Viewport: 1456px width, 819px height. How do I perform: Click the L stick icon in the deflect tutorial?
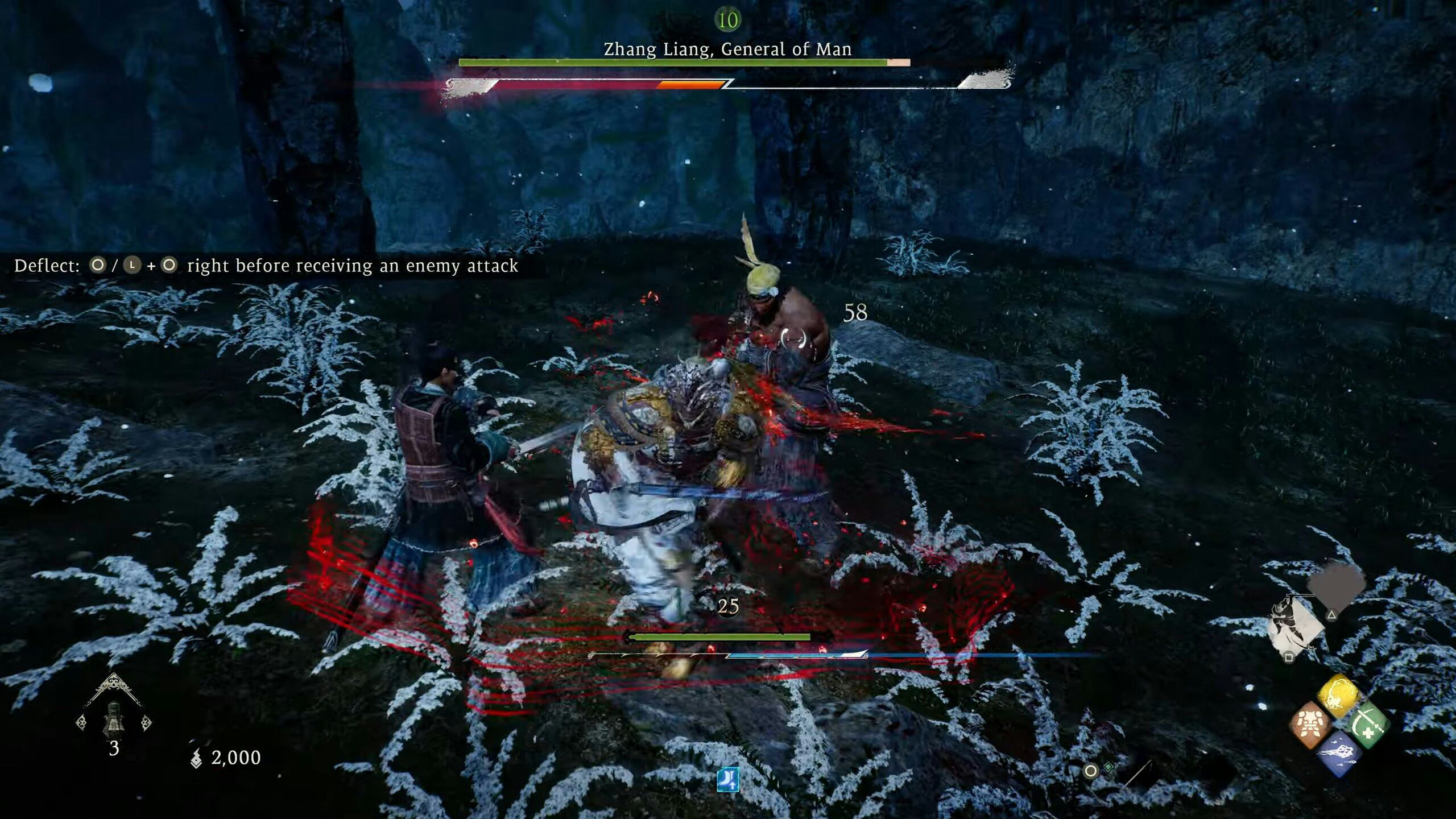[132, 265]
